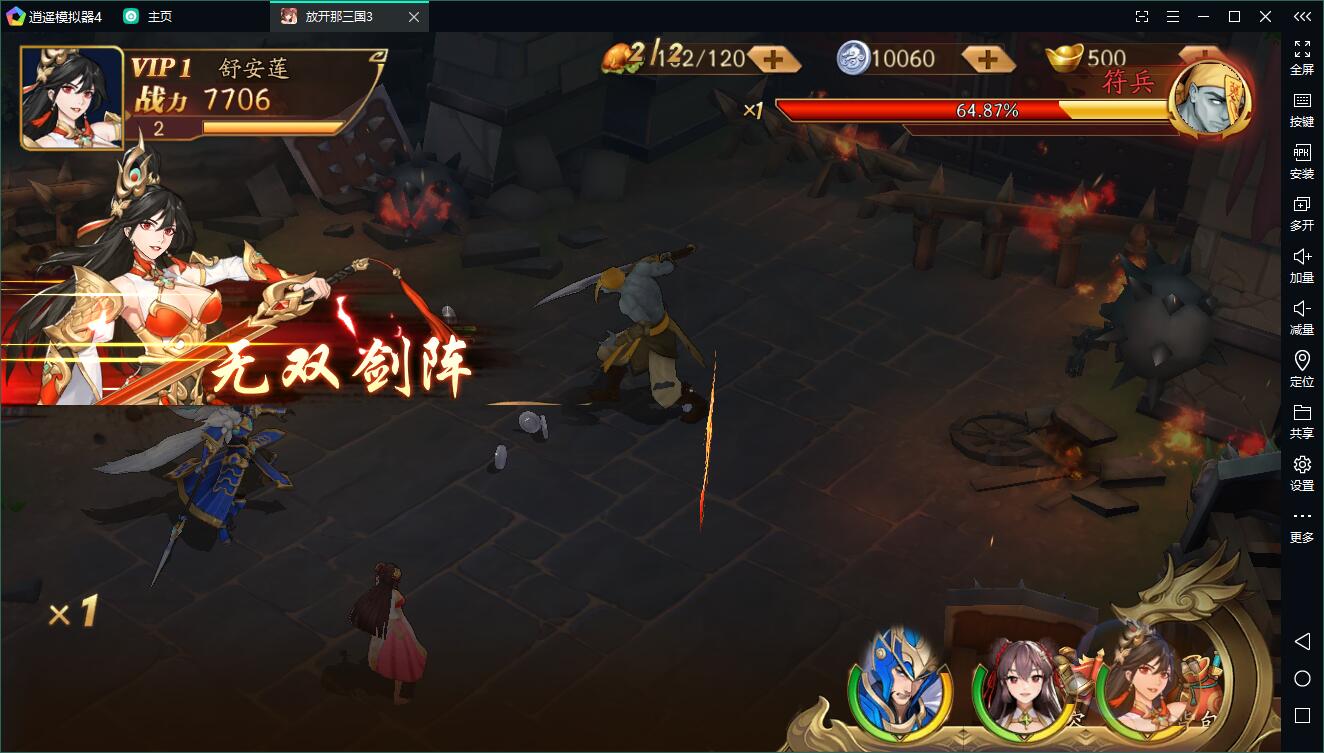Open the 按键 key mapping tool

coord(1302,110)
